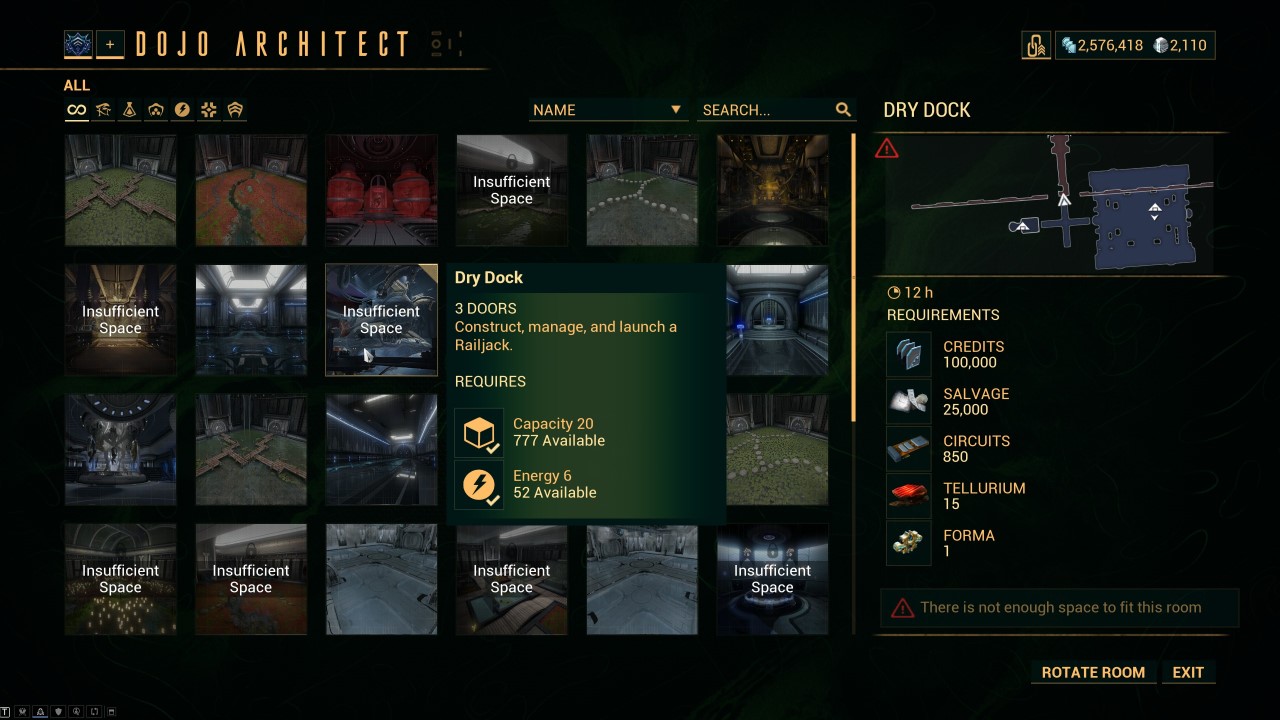The width and height of the screenshot is (1280, 720).
Task: Click the connector rooms filter icon
Action: [x=208, y=109]
